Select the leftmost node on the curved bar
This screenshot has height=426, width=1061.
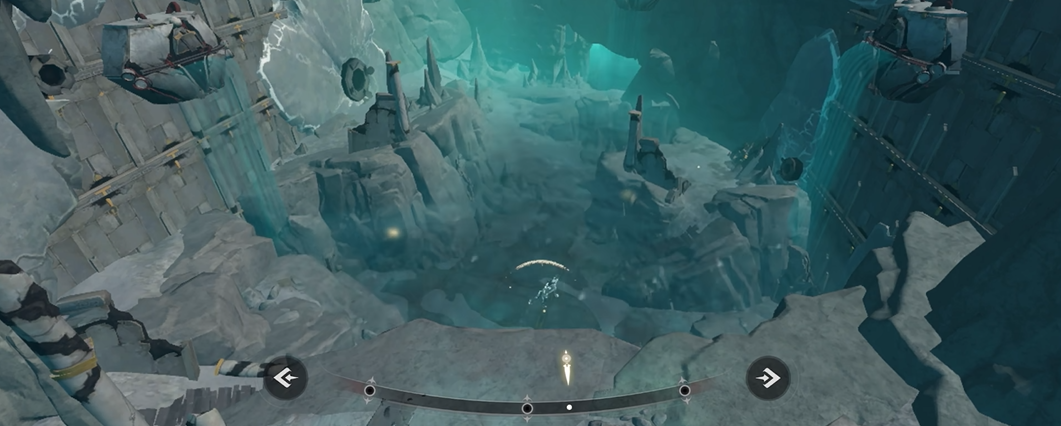[x=370, y=391]
